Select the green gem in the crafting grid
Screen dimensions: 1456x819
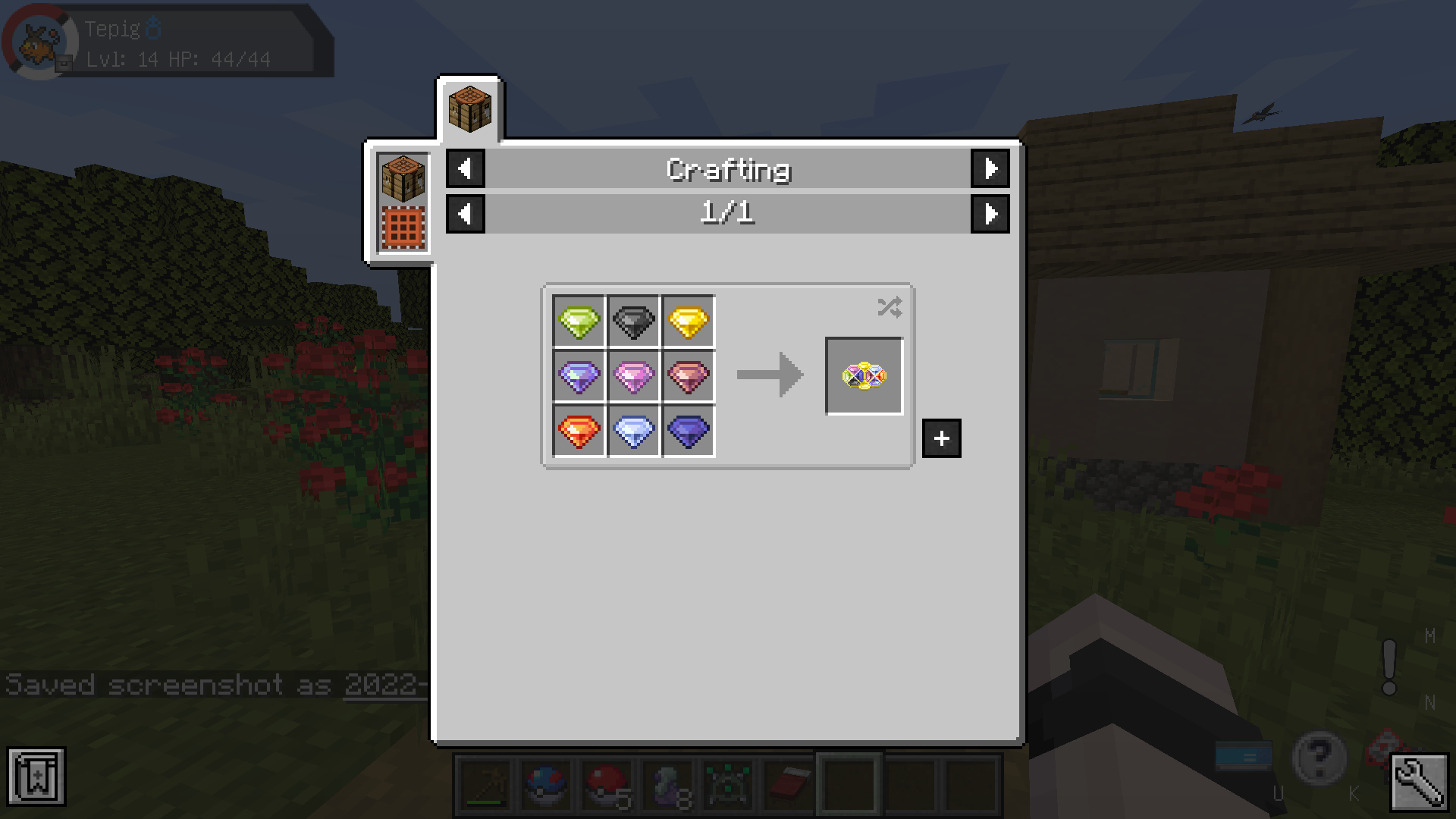pos(579,321)
